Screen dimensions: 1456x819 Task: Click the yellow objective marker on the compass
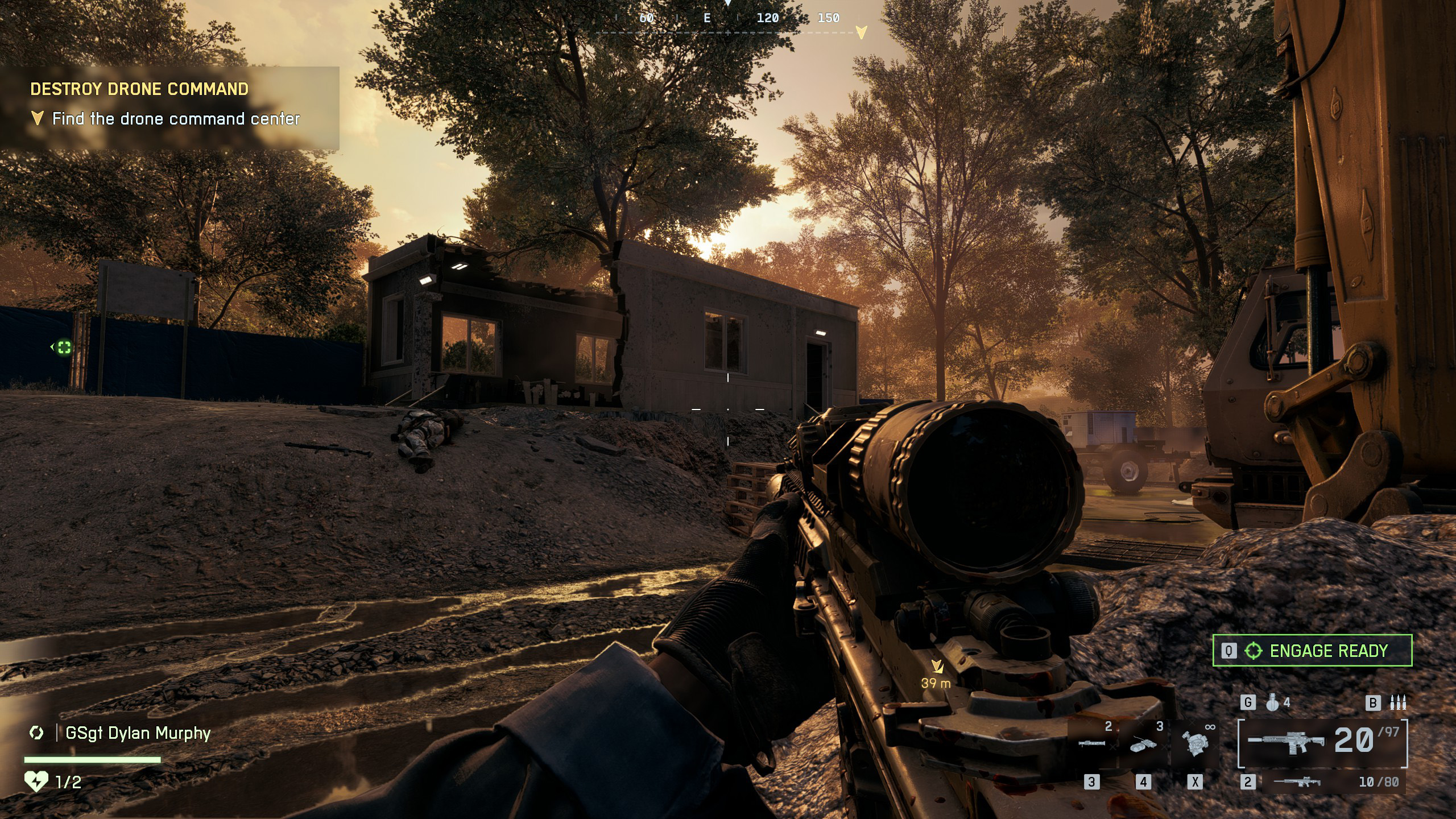click(x=862, y=32)
